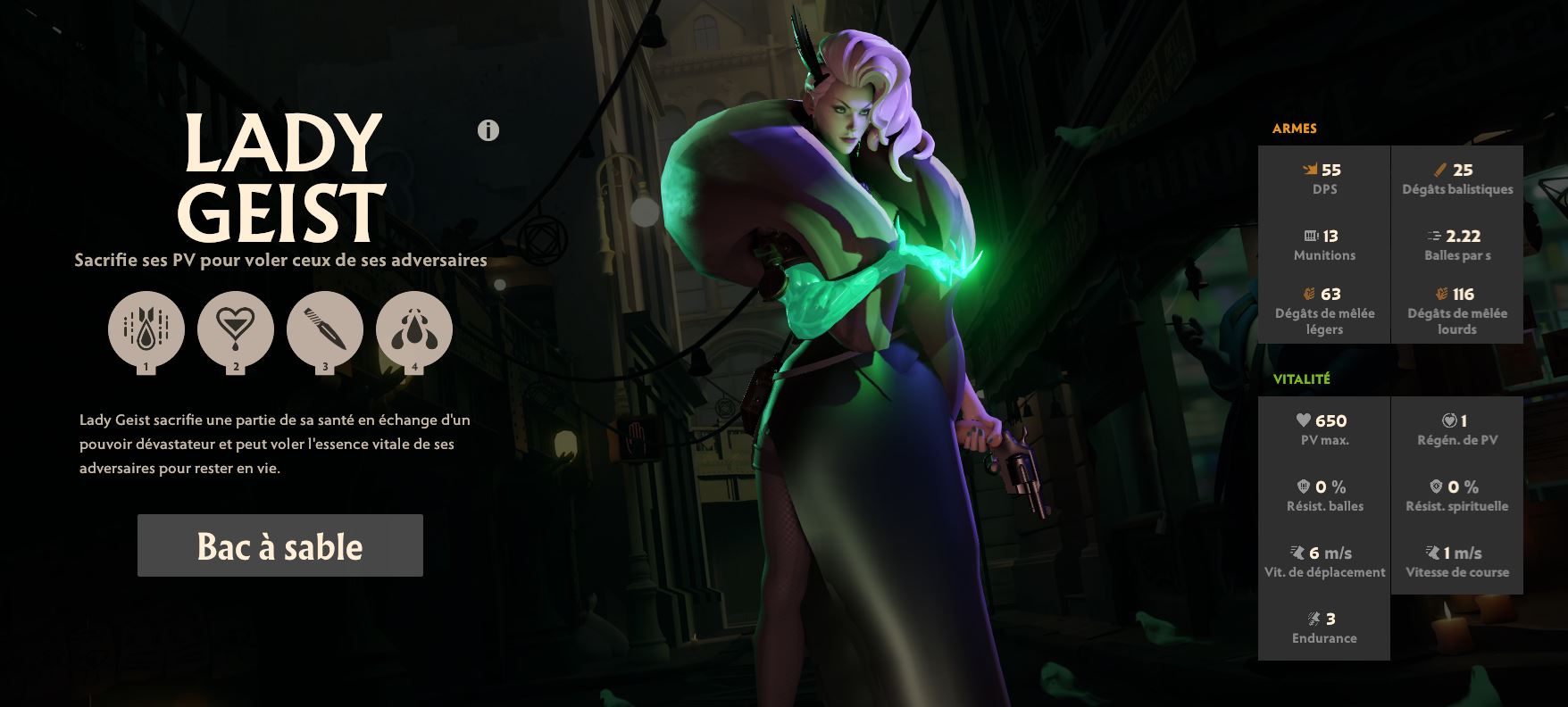Click the fist icon for Dégâts de mêlée lourds

(1441, 294)
